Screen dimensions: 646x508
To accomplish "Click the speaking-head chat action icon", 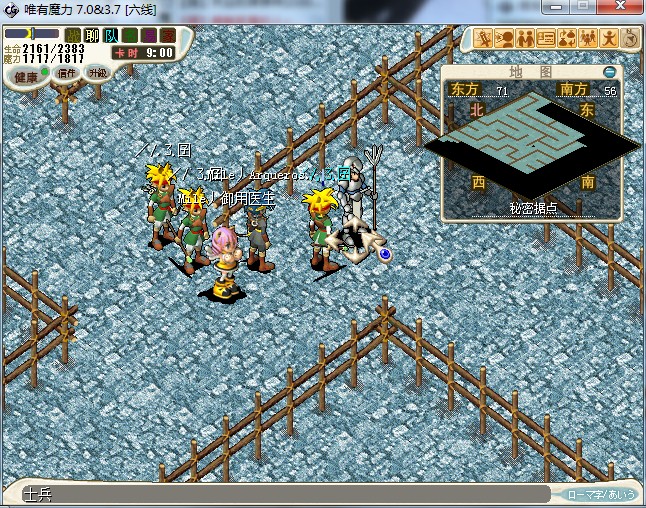I will (x=505, y=38).
